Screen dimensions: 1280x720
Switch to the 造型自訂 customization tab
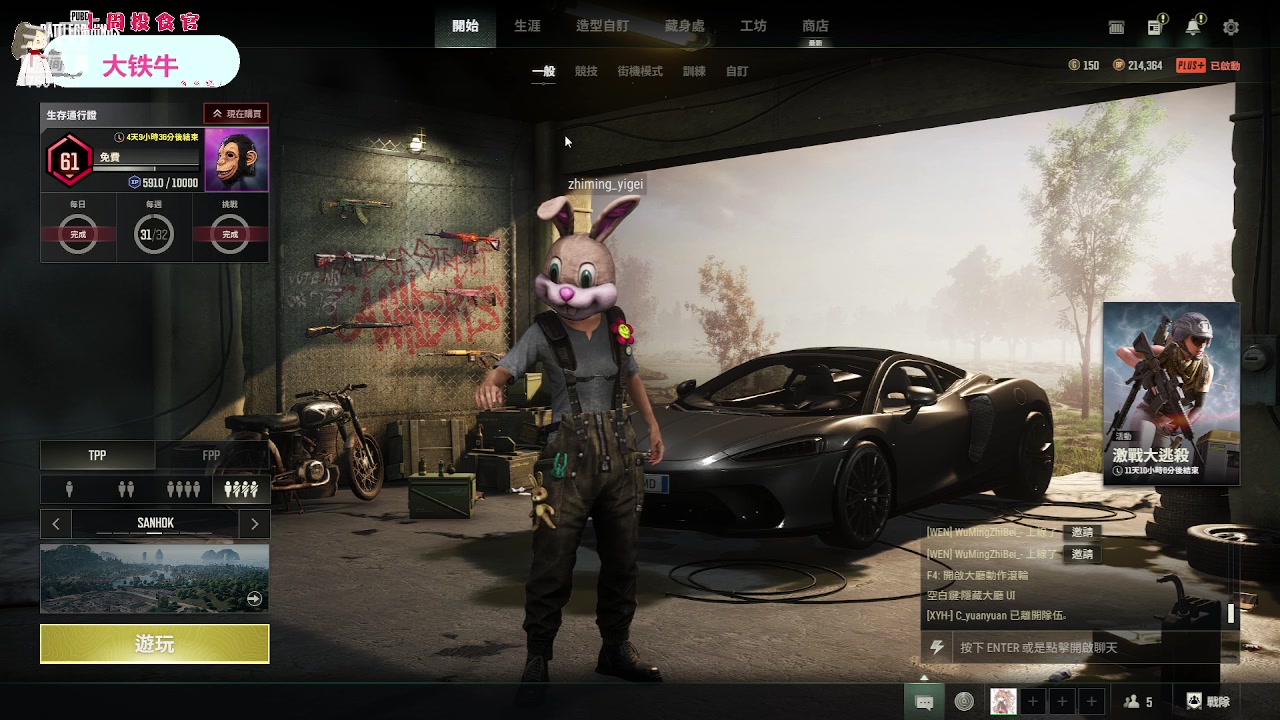click(x=602, y=26)
